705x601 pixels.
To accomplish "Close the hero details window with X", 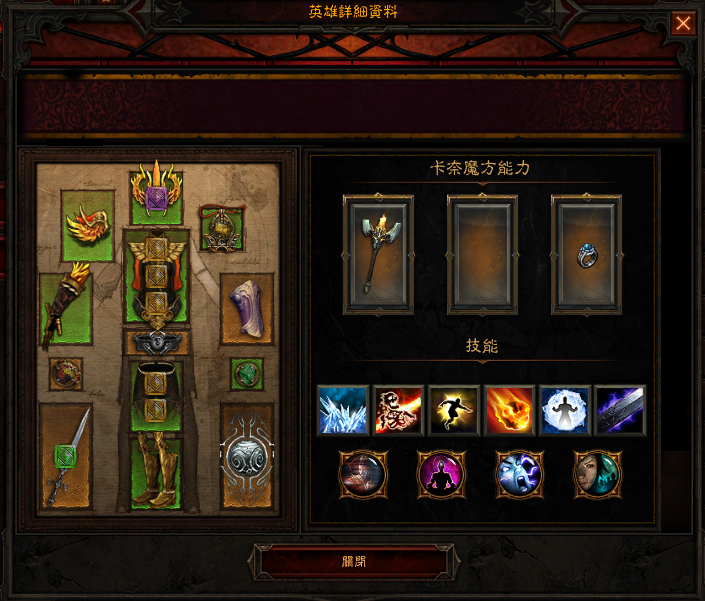I will coord(683,23).
